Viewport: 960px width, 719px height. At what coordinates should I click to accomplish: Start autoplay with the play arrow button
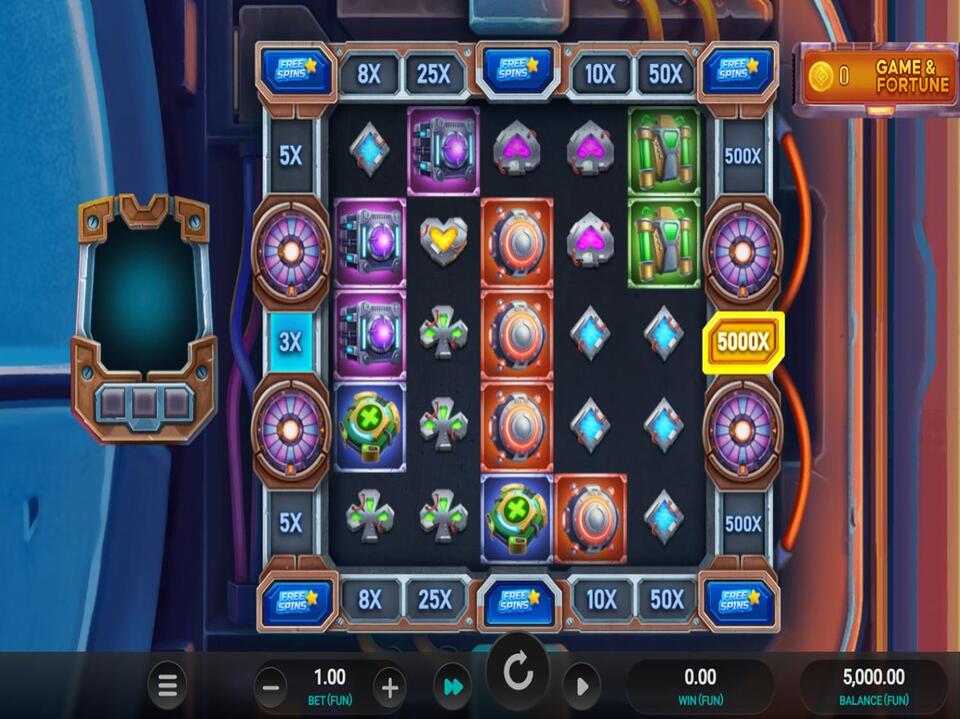pos(581,687)
